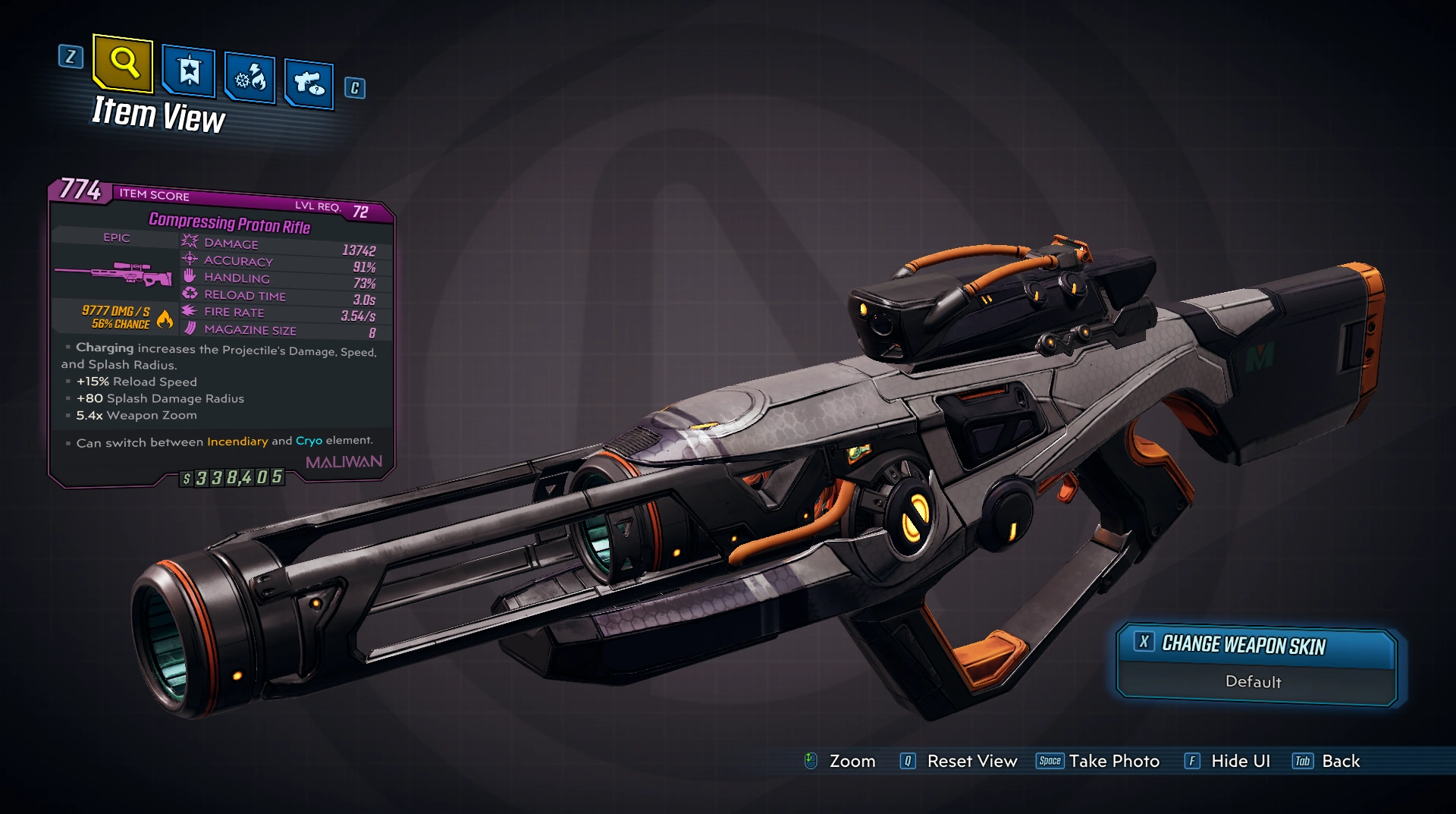The width and height of the screenshot is (1456, 814).
Task: Switch to the gun with eye tab
Action: 309,83
